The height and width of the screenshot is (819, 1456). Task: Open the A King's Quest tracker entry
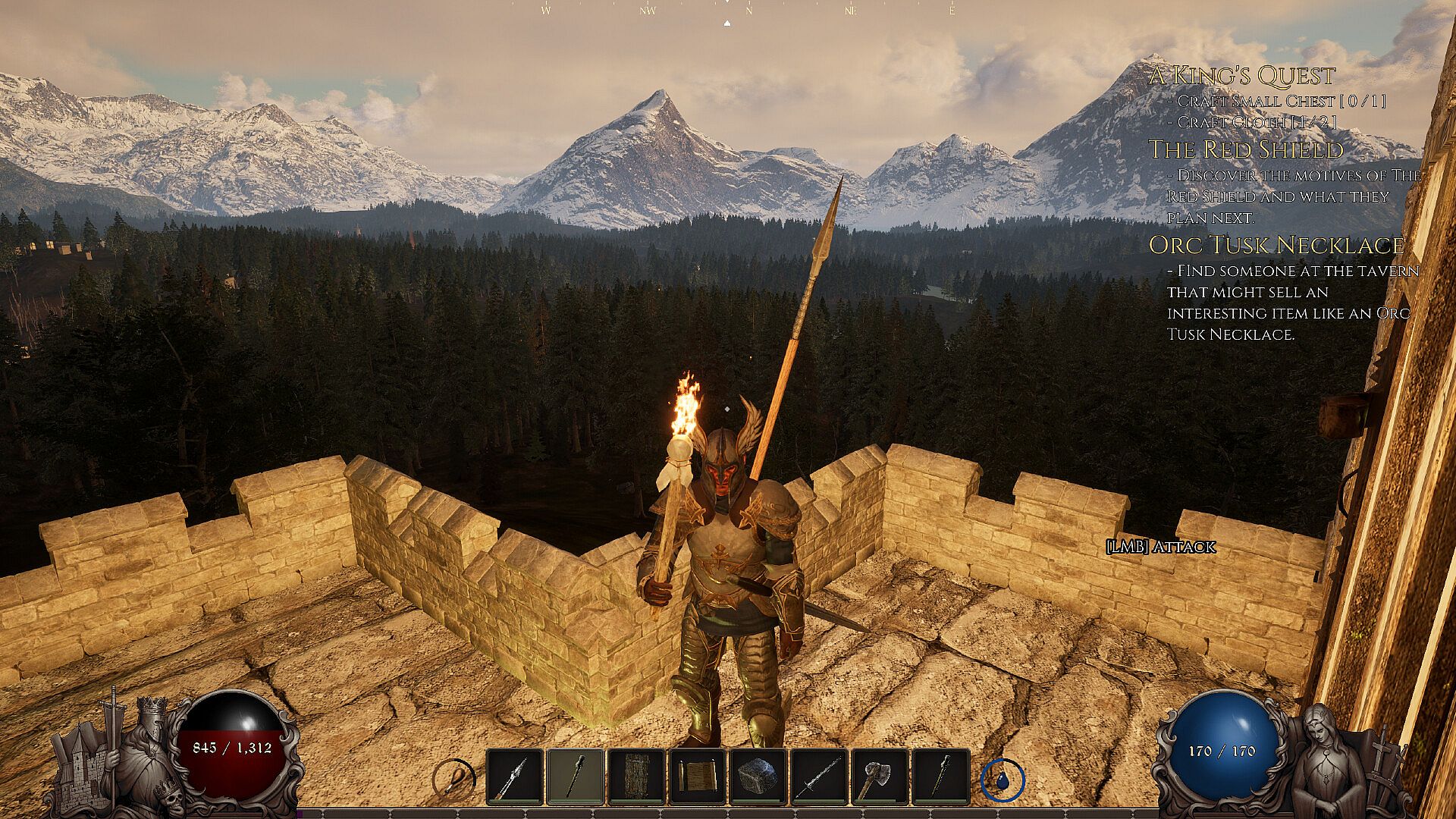(x=1241, y=76)
